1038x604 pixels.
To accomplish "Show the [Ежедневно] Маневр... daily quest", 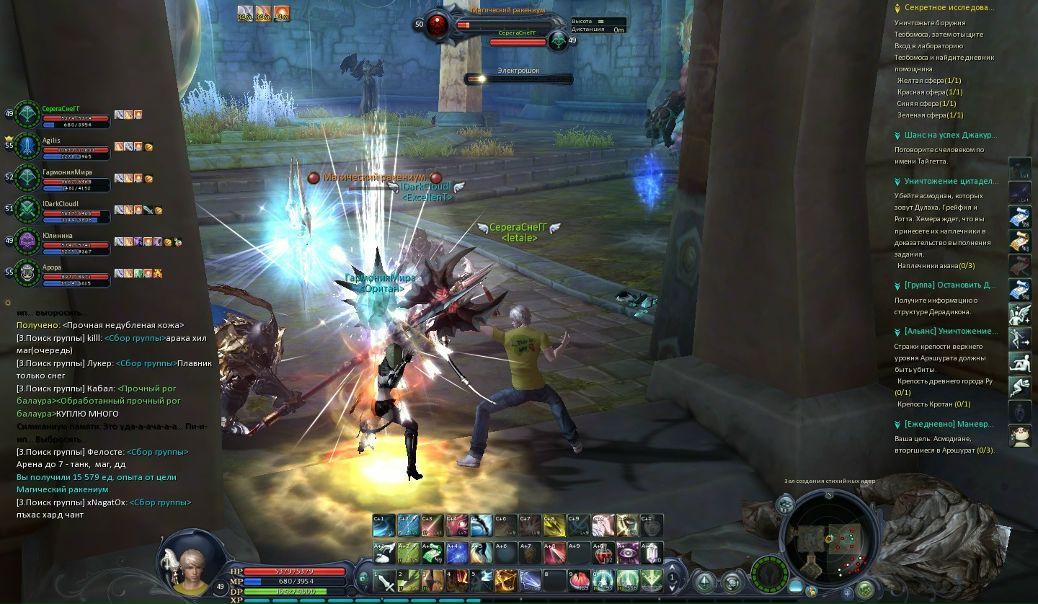I will [950, 424].
